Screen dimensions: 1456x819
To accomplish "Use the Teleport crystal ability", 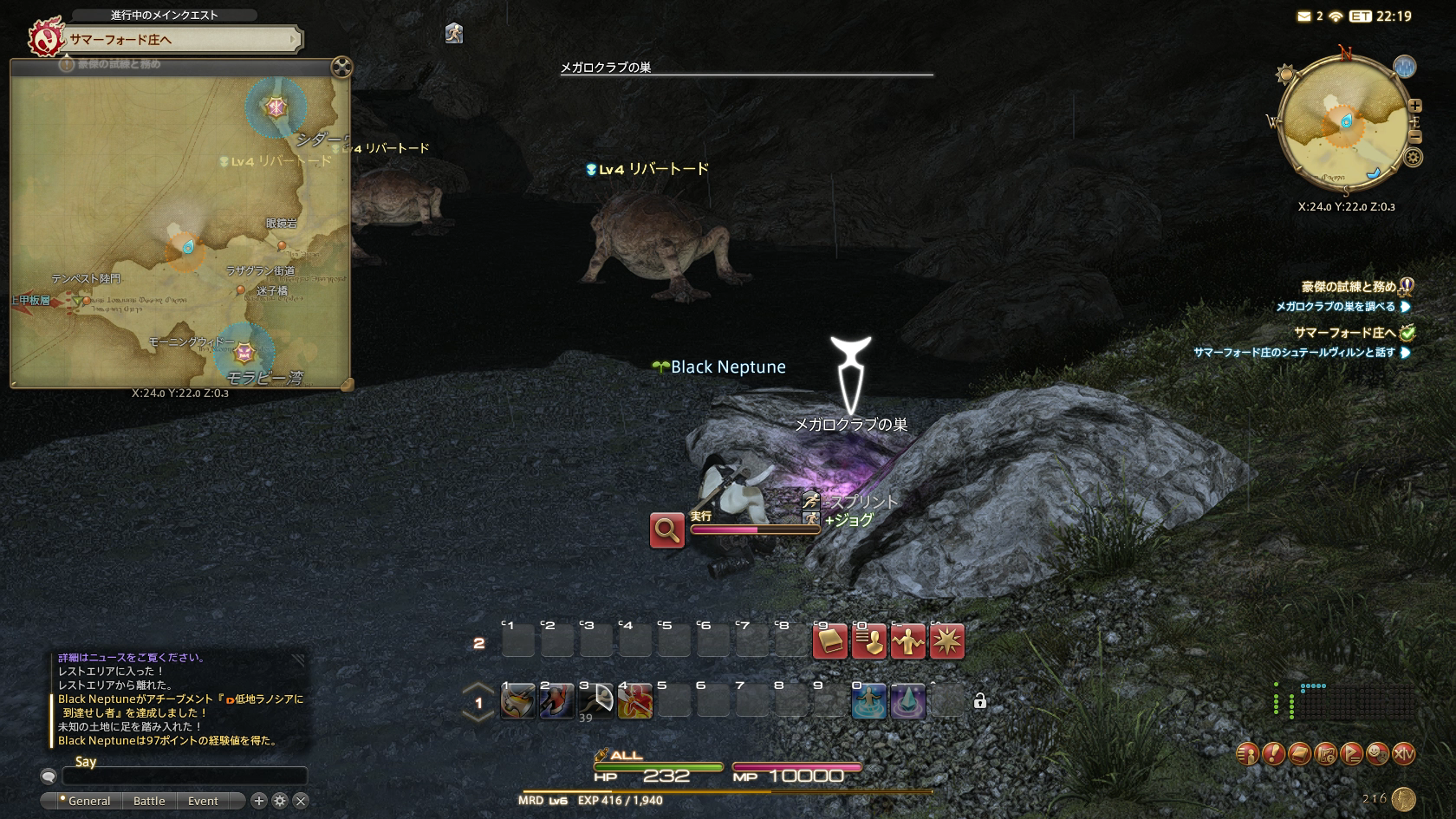I will coord(907,702).
